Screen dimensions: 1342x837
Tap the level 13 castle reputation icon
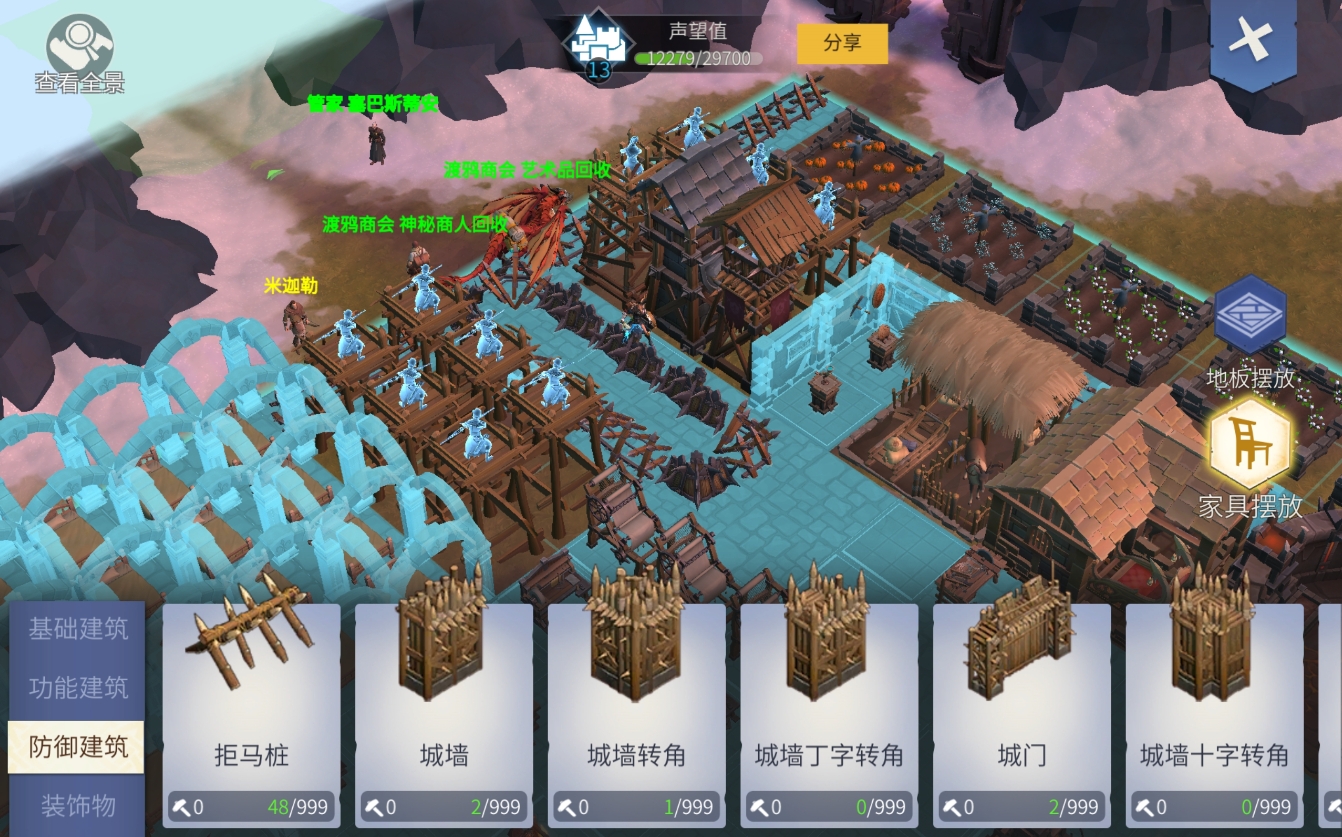598,45
